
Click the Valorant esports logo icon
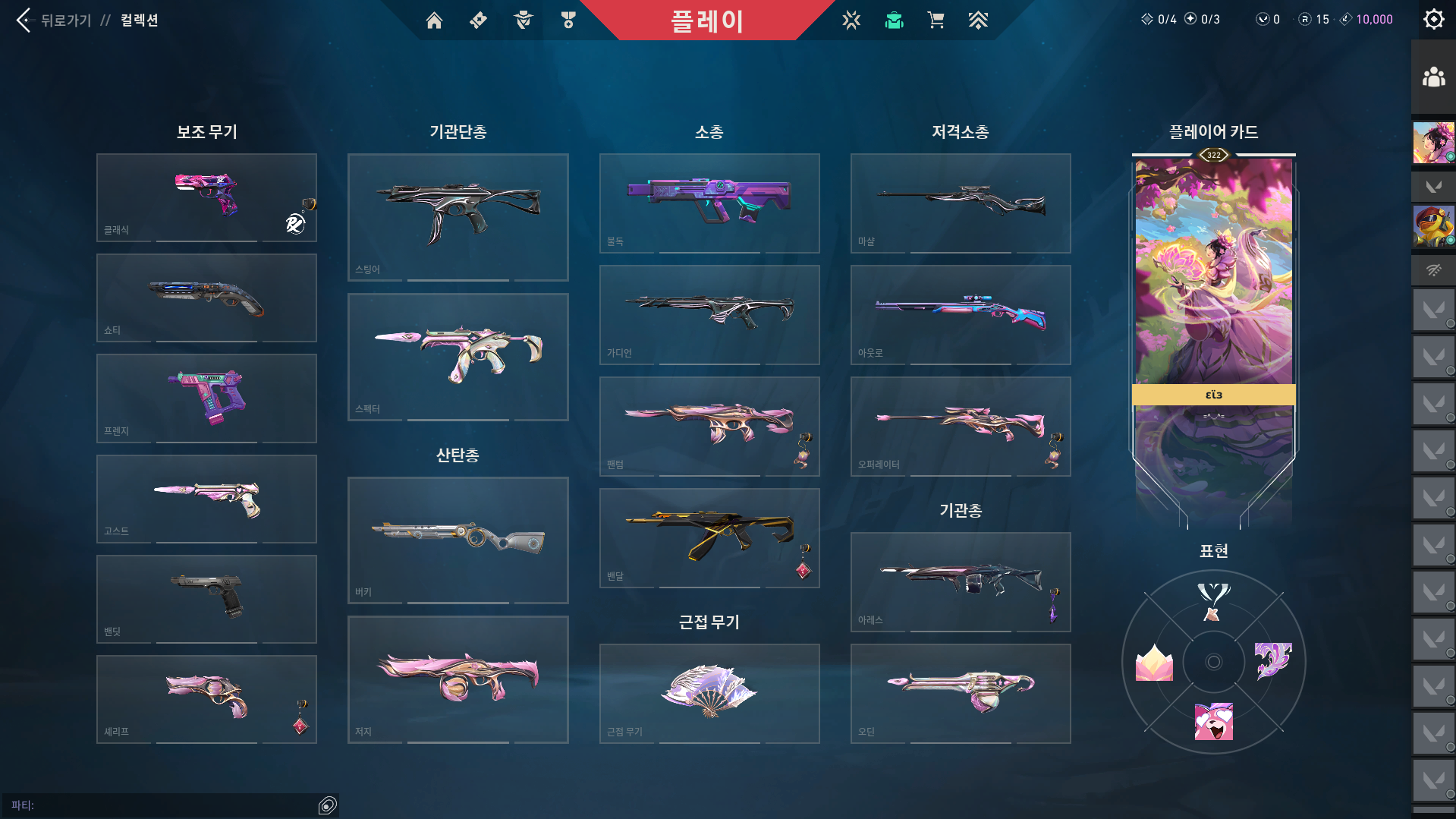tap(852, 20)
